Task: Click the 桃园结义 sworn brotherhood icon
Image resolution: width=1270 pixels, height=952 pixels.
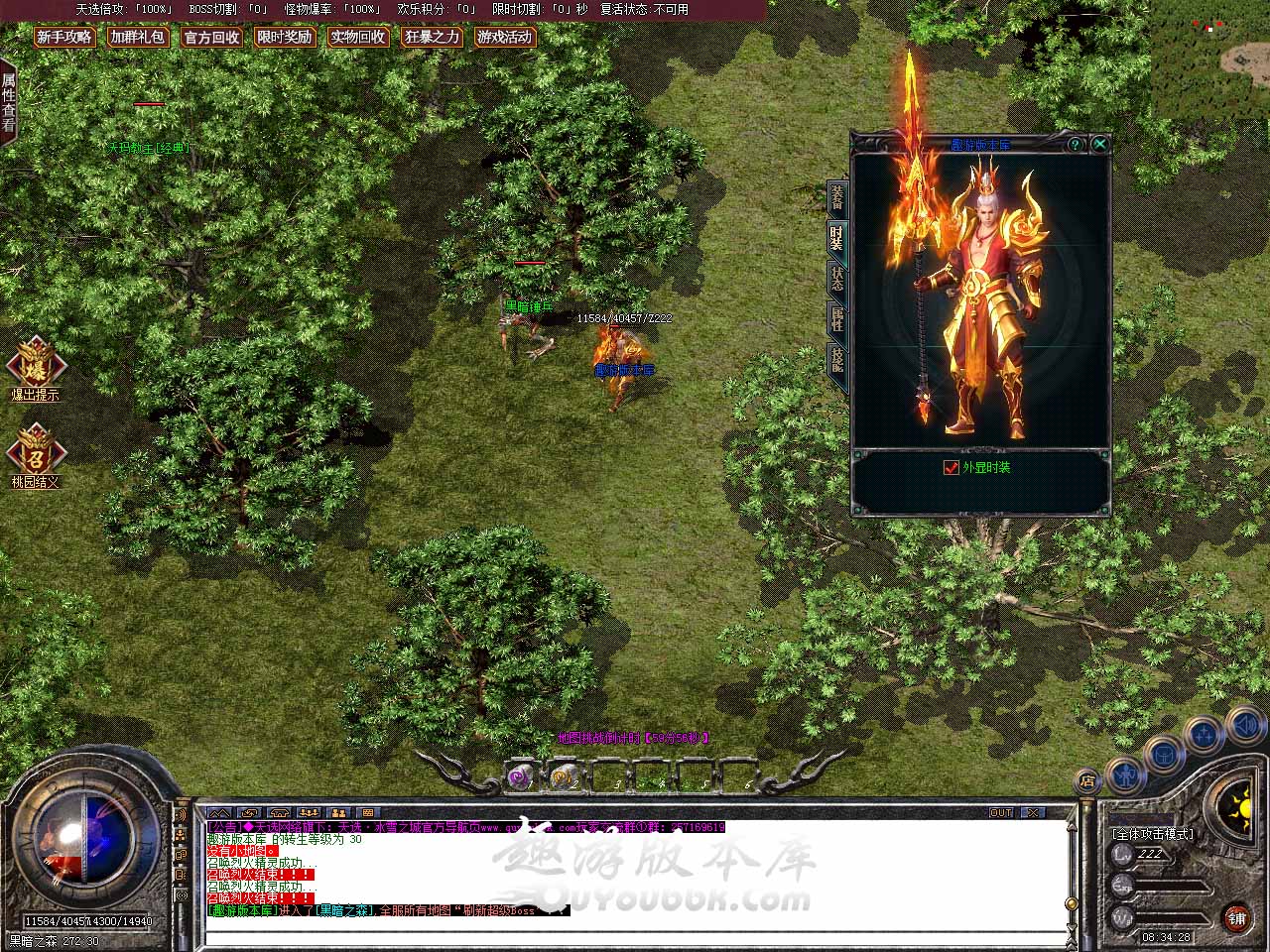Action: click(36, 452)
